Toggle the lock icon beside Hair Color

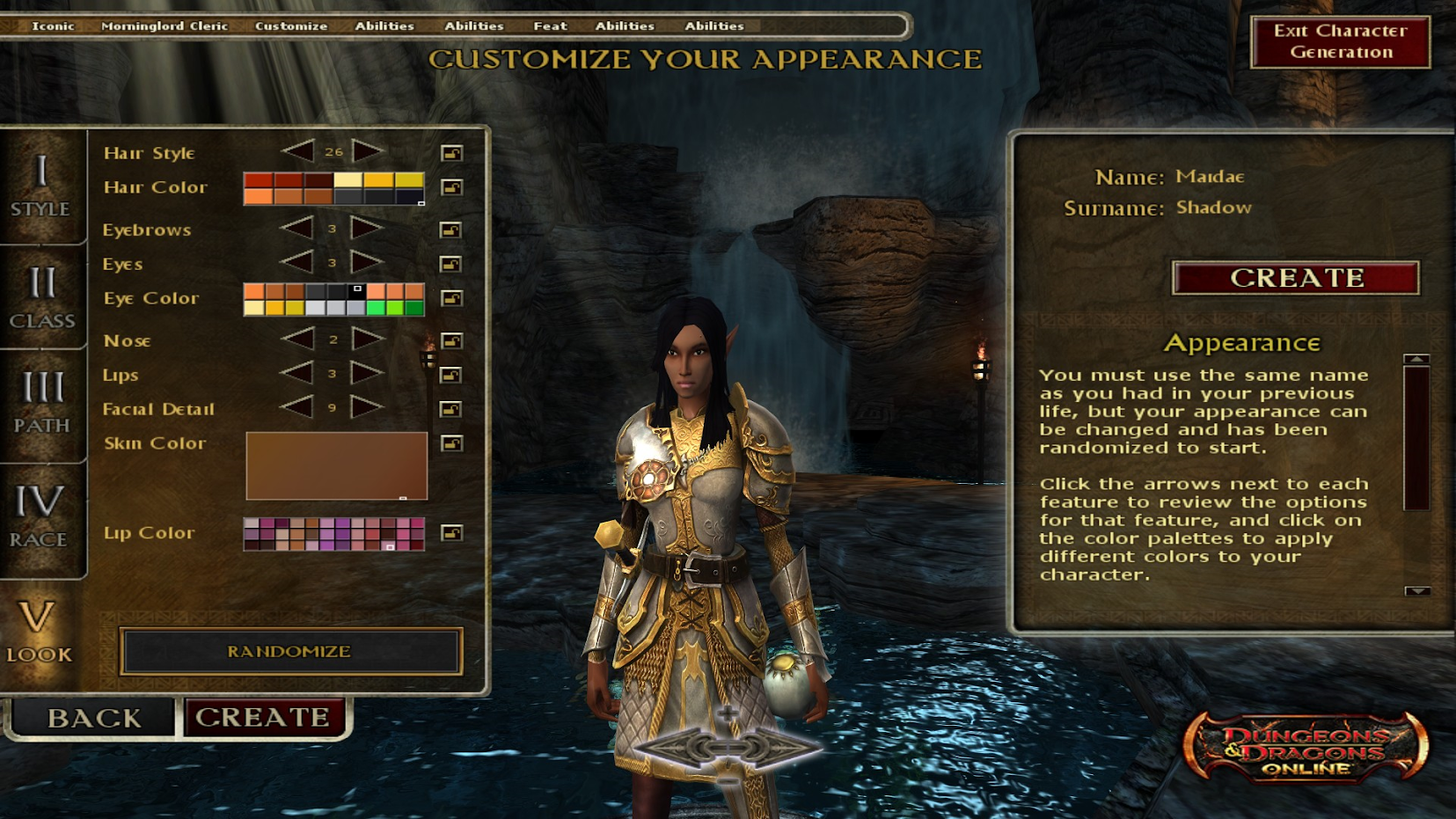click(x=451, y=187)
